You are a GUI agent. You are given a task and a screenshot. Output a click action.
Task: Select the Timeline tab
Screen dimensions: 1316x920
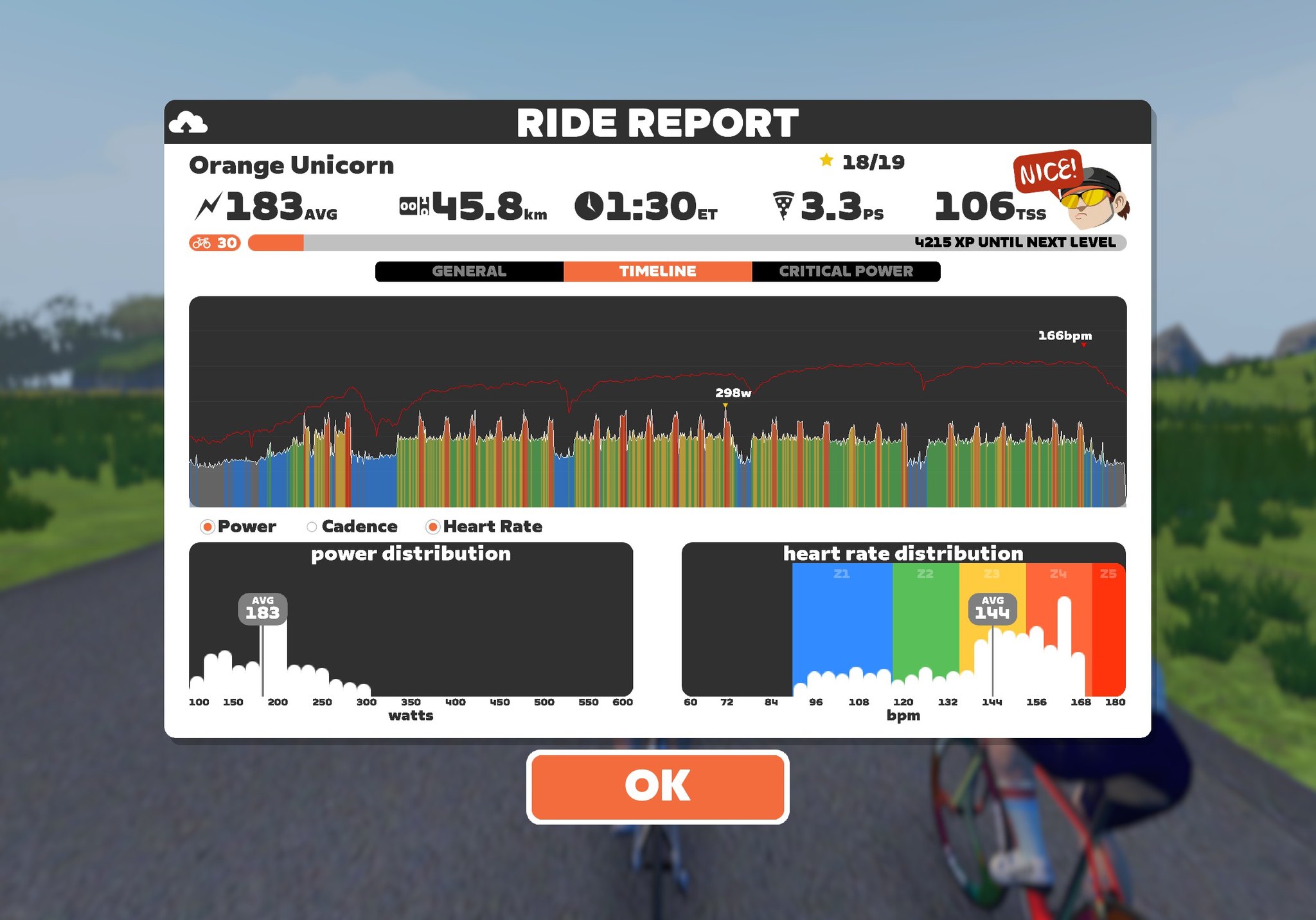657,271
